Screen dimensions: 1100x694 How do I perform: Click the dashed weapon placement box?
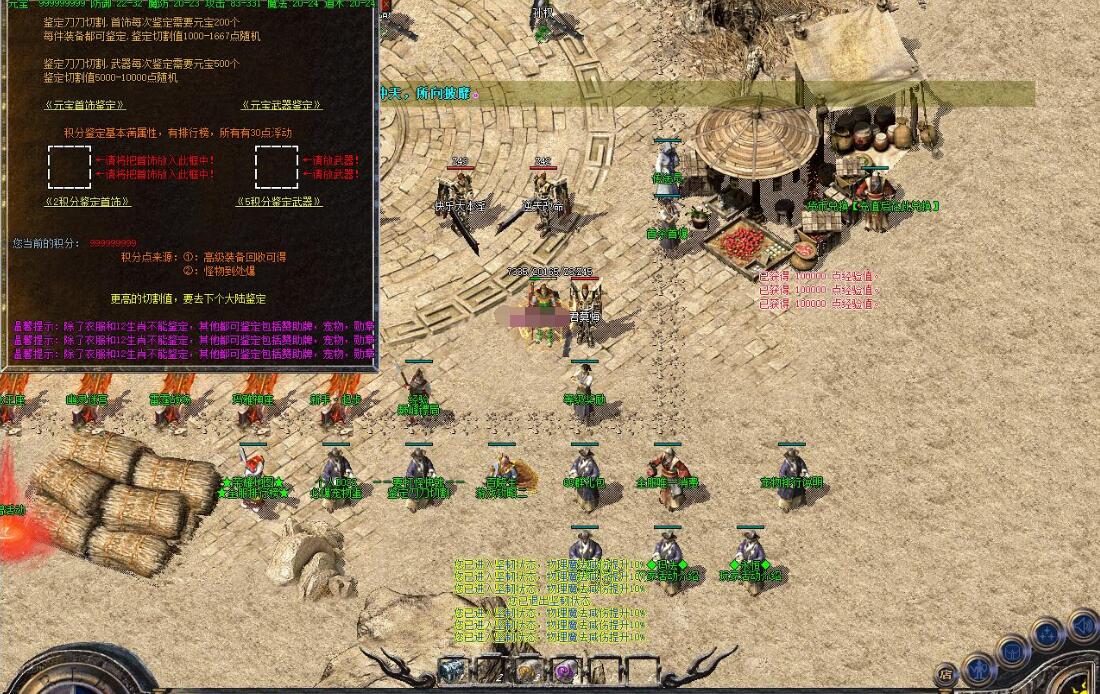[276, 167]
